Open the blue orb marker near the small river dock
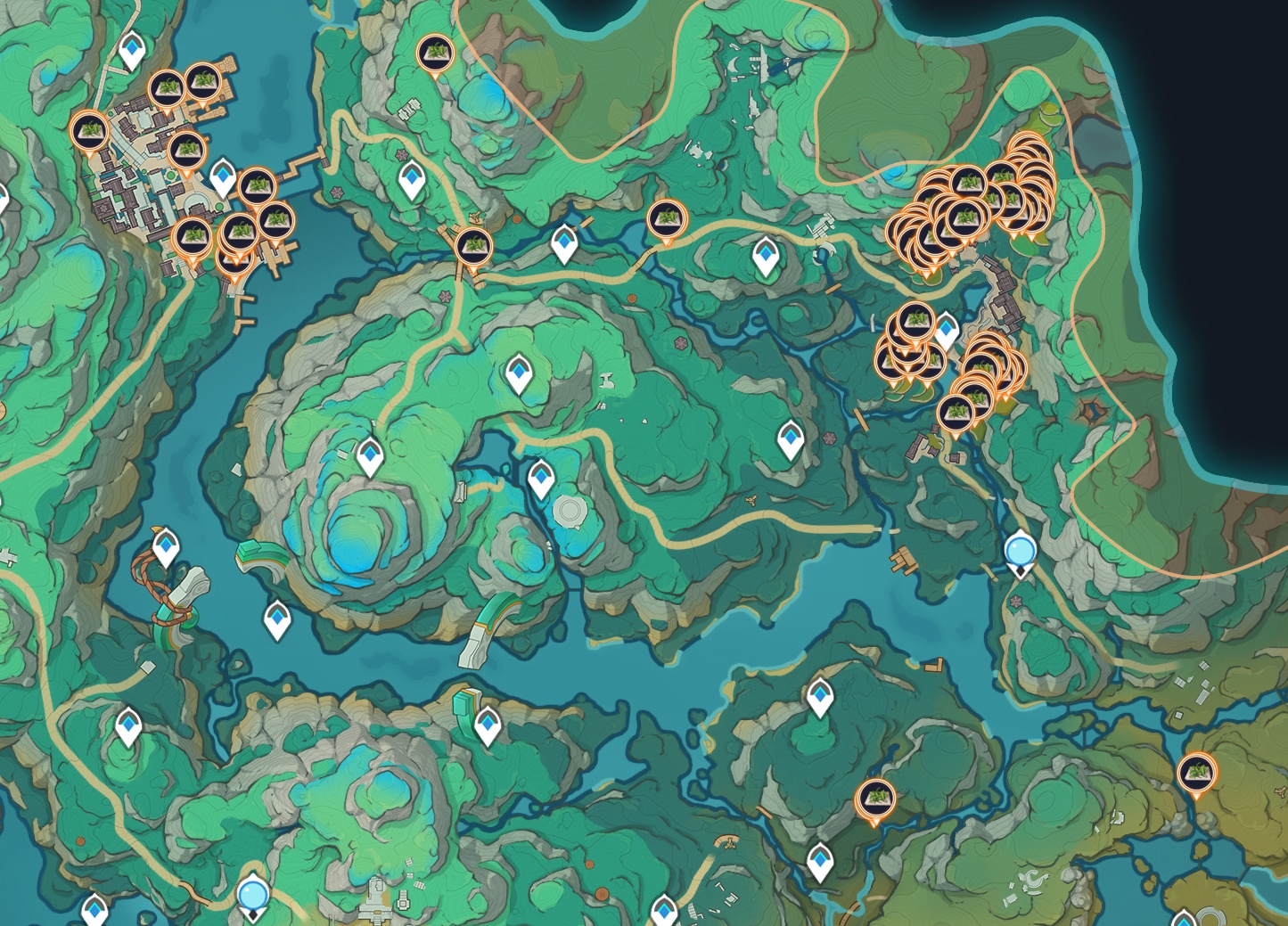Image resolution: width=1288 pixels, height=926 pixels. [1020, 551]
